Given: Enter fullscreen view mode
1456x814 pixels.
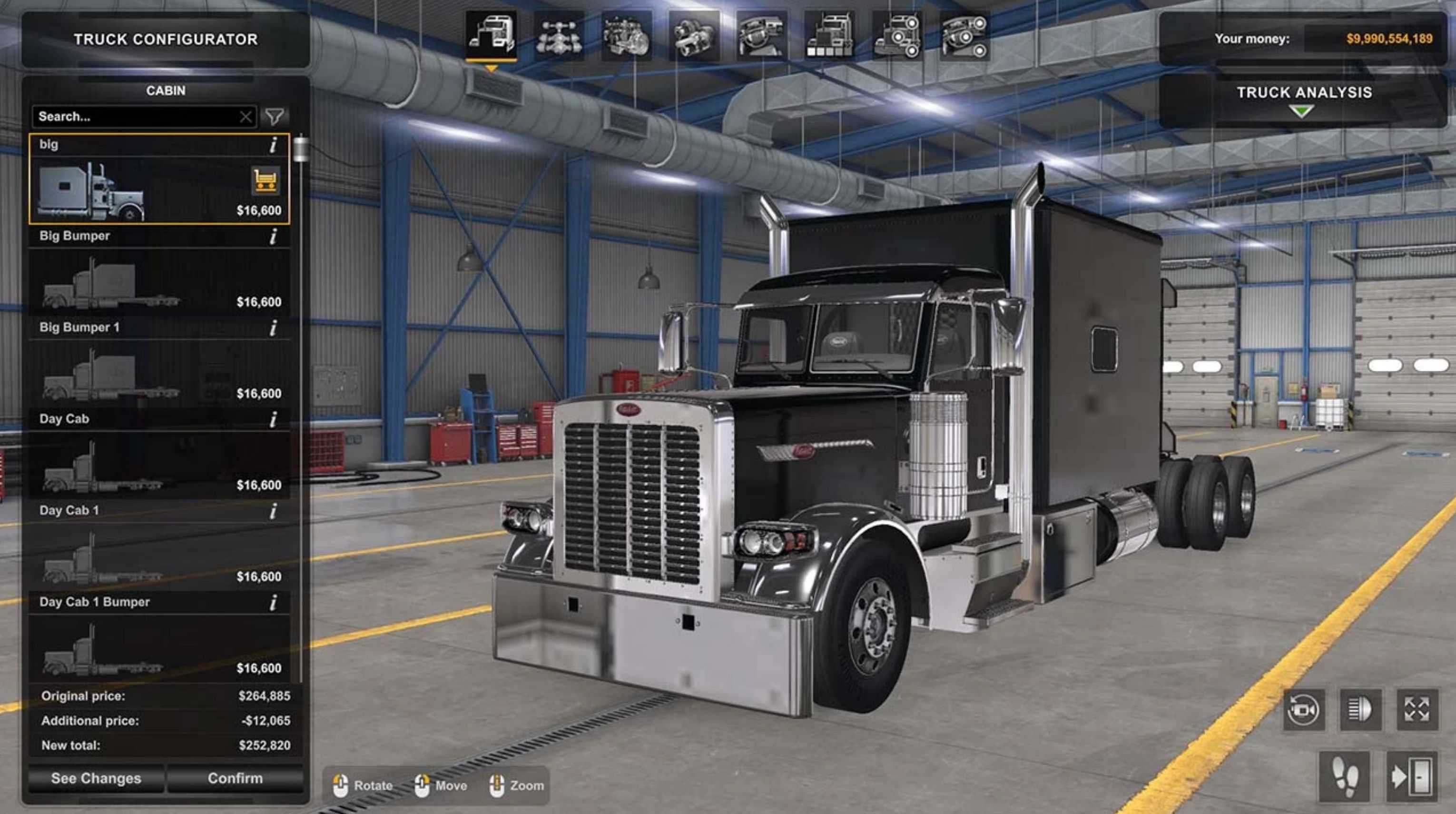Looking at the screenshot, I should (x=1417, y=709).
